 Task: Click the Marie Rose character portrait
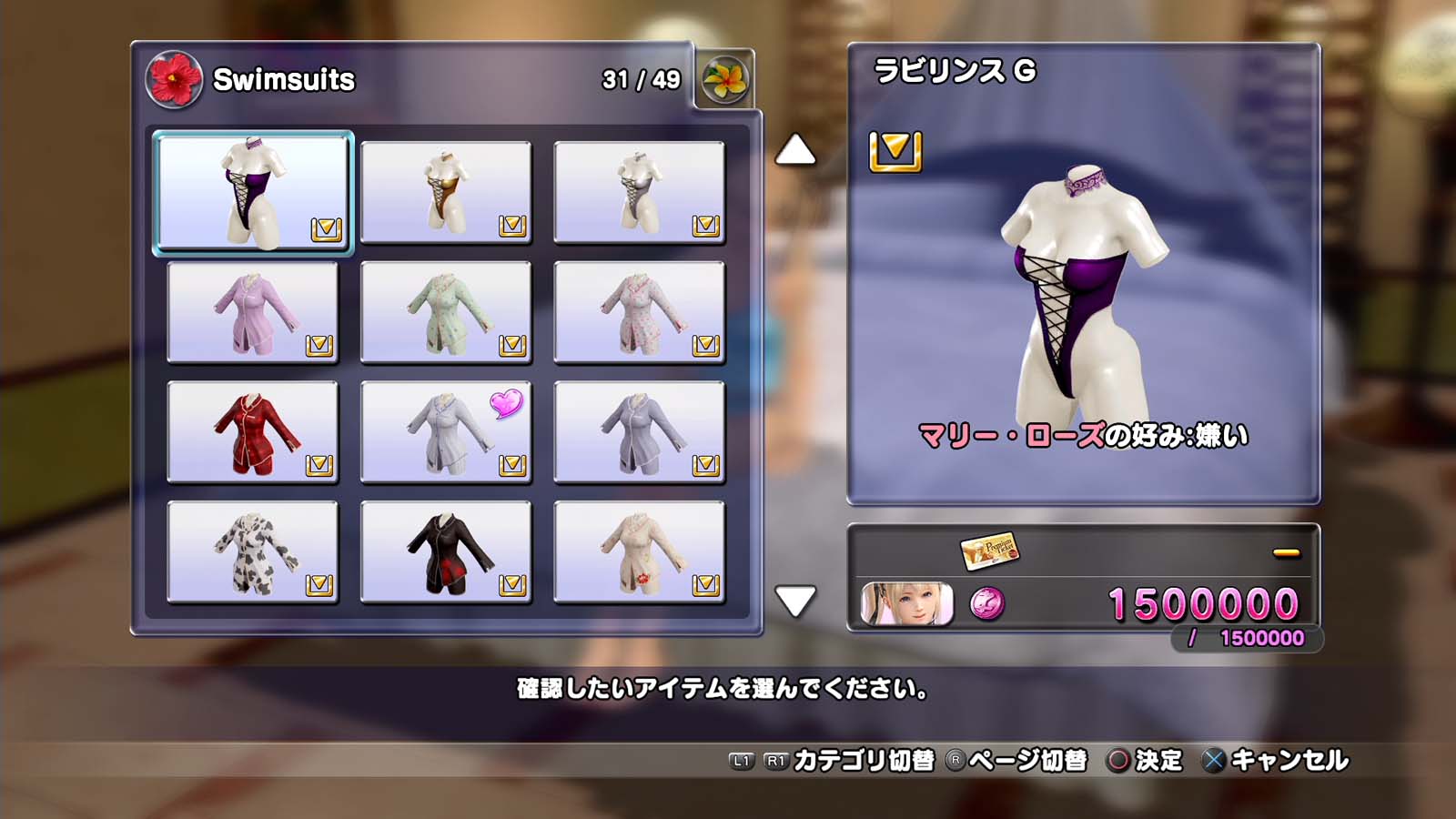click(906, 604)
